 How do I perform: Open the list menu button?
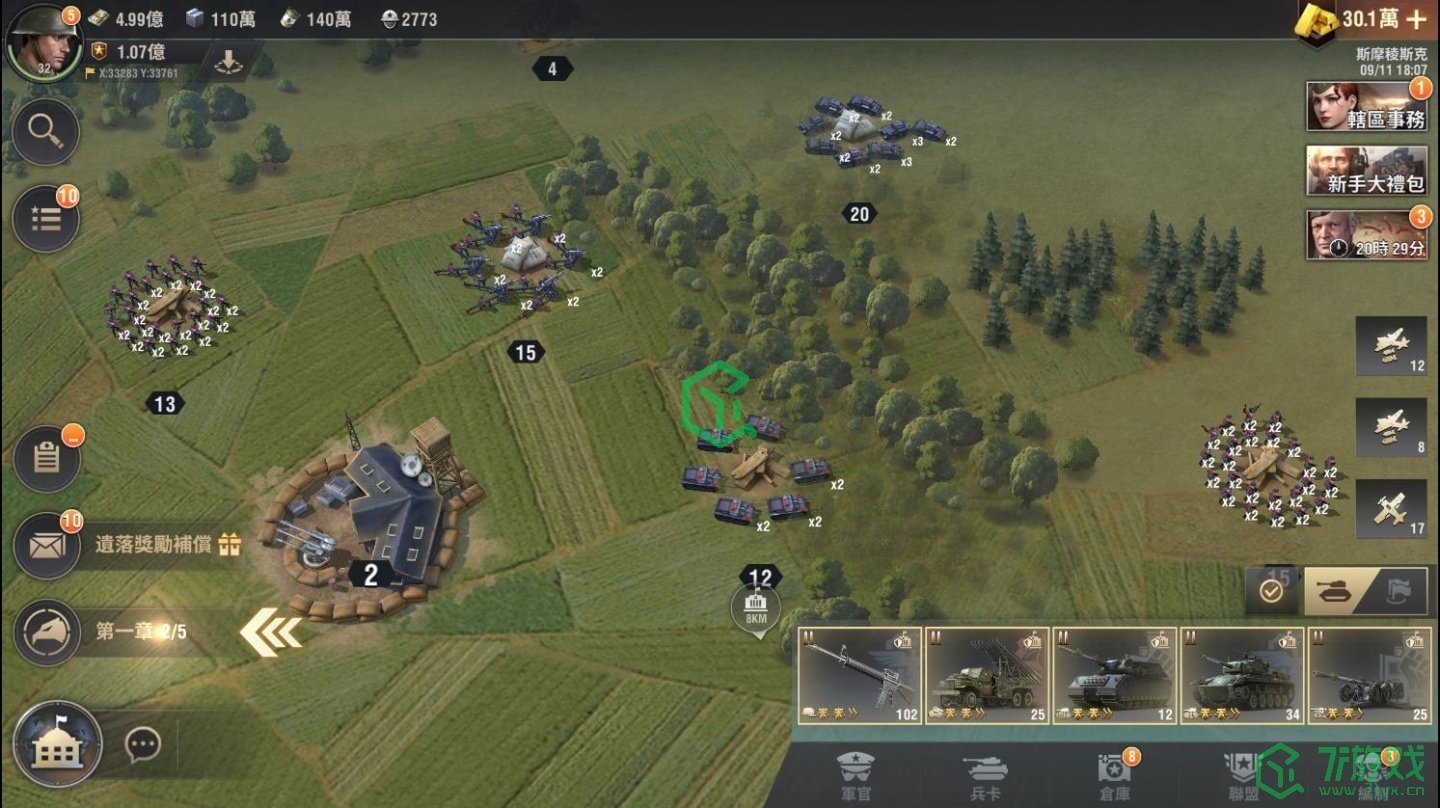[45, 219]
